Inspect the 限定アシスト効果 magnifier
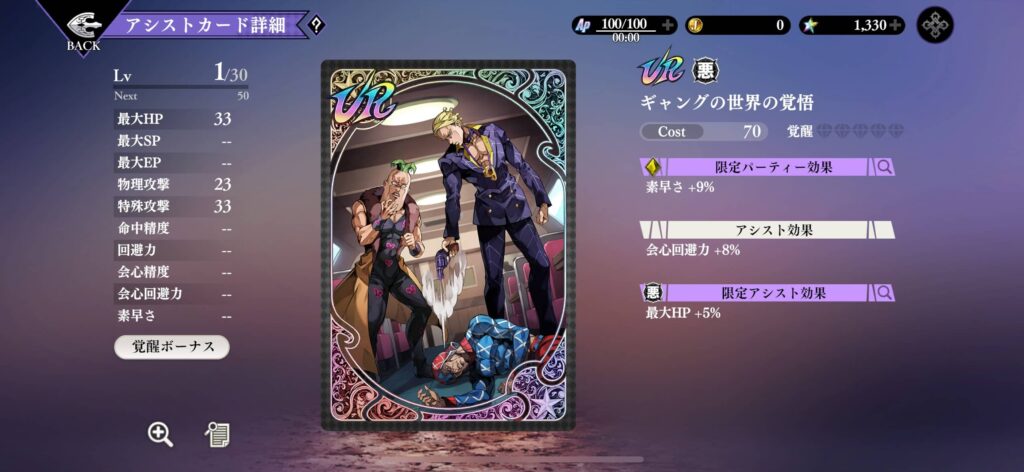Screen dimensions: 1024x472 [884, 293]
